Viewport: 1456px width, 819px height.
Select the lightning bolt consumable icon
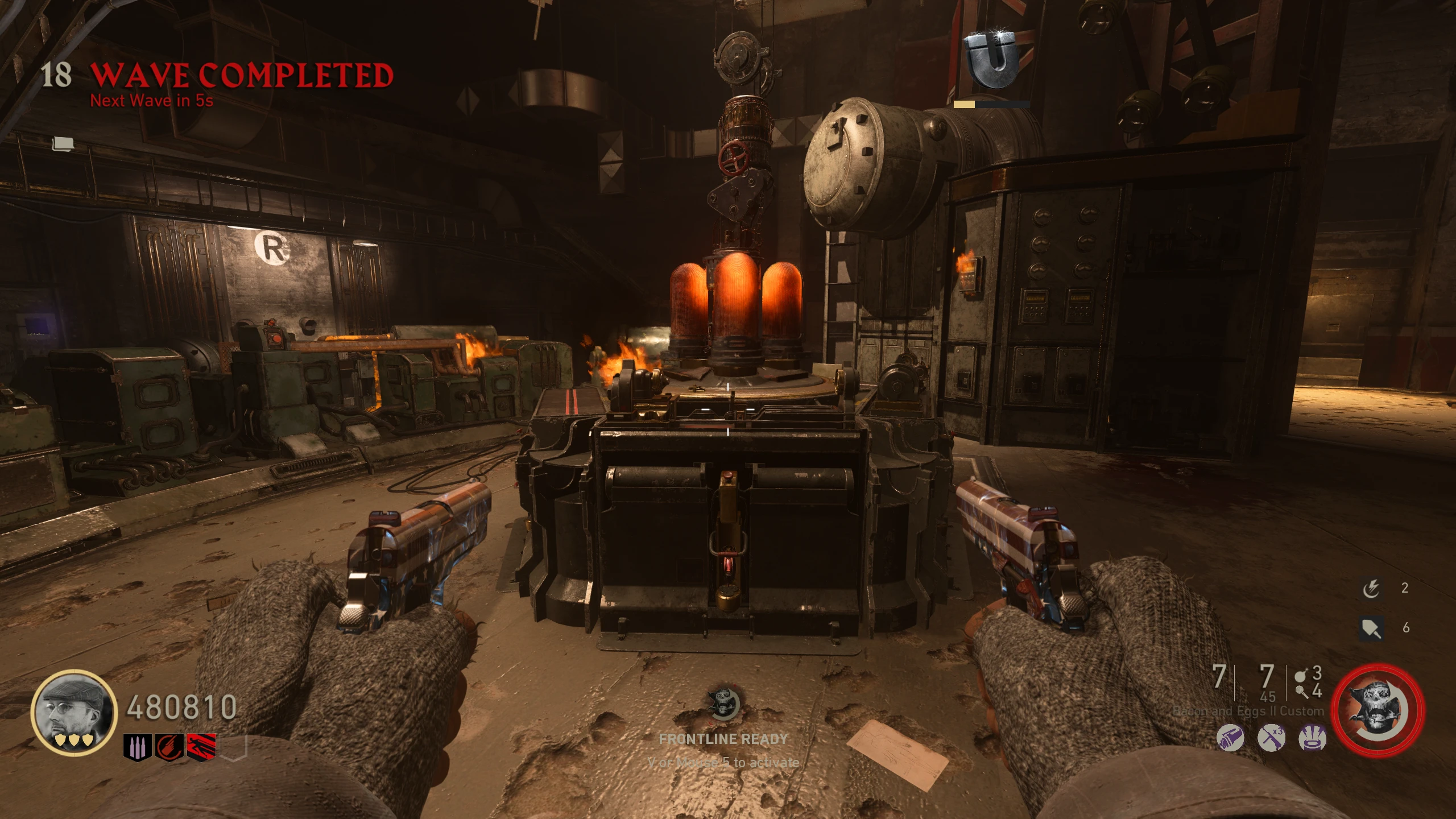[x=1371, y=589]
